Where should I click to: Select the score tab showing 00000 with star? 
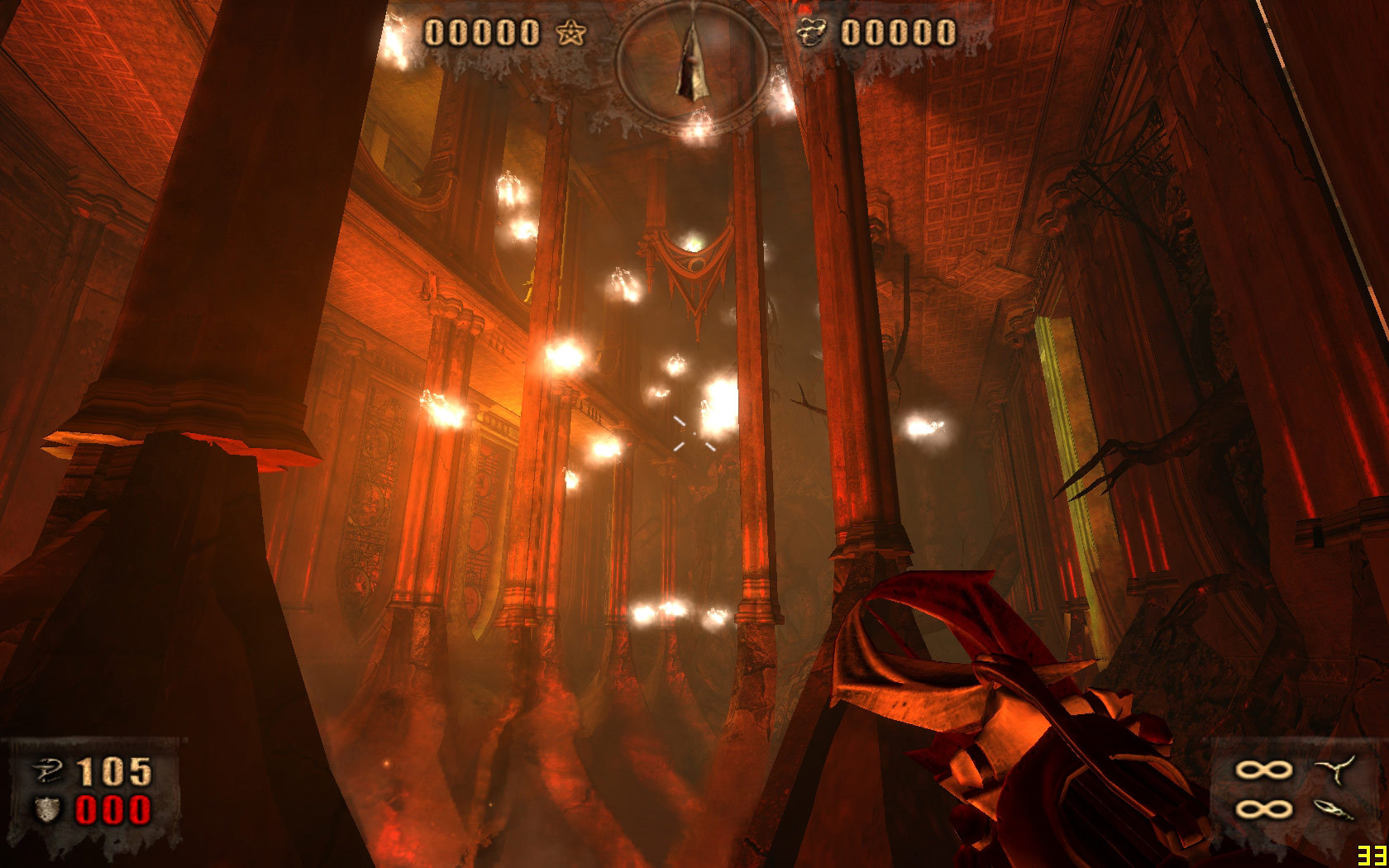point(496,33)
